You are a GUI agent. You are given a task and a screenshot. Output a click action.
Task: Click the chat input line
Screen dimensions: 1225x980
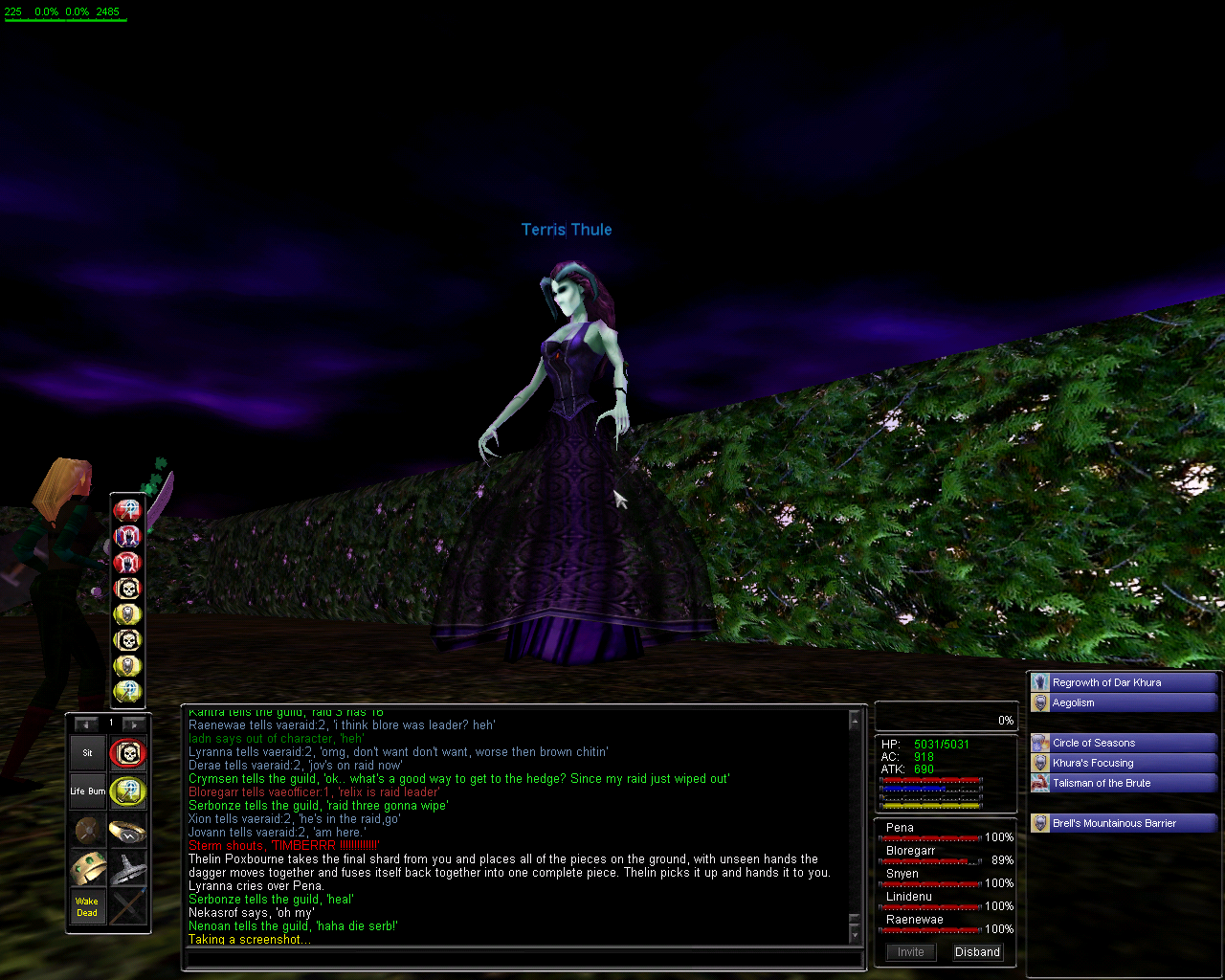pos(522,958)
